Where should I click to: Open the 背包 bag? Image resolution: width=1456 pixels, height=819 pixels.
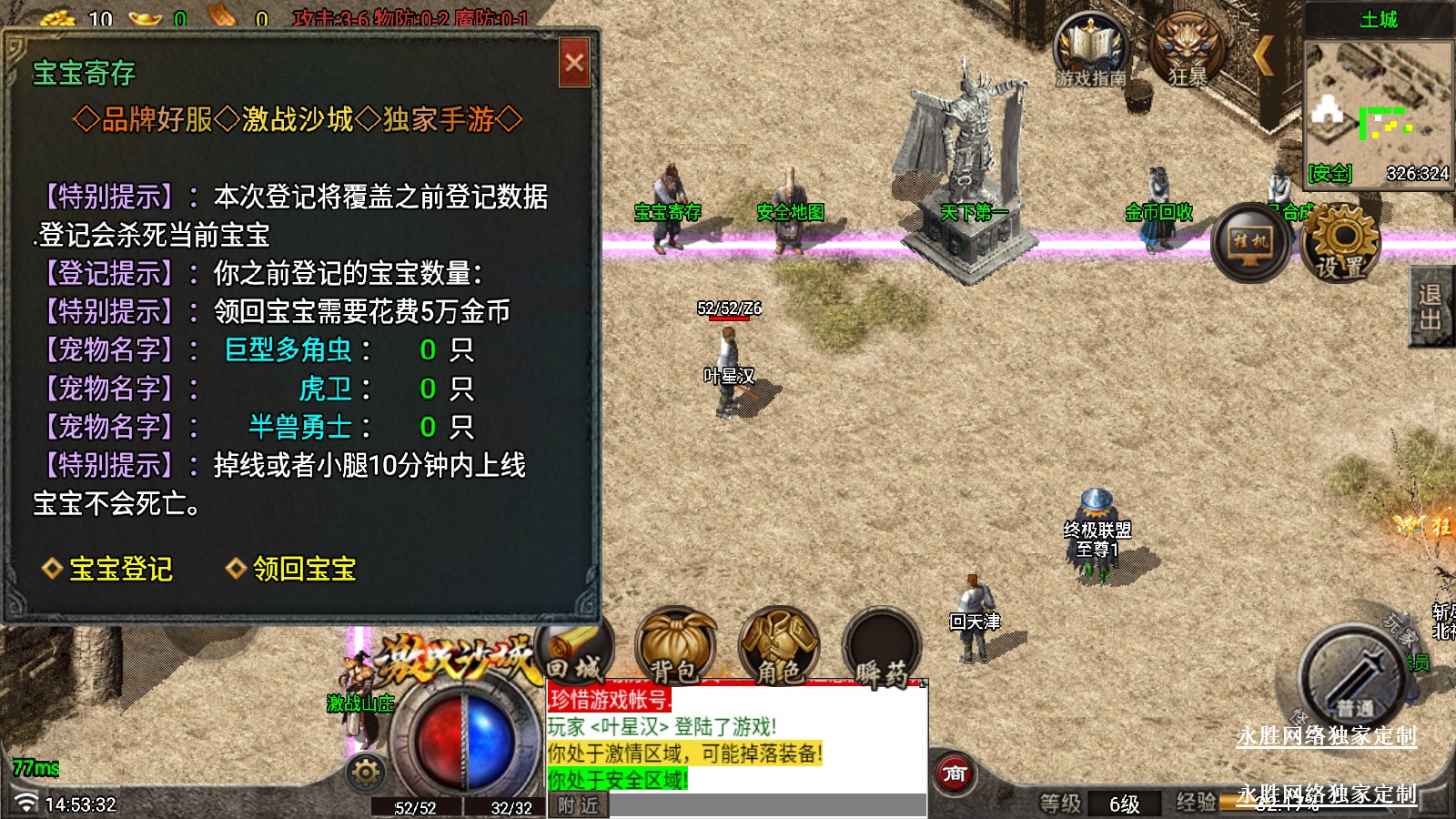[x=675, y=648]
